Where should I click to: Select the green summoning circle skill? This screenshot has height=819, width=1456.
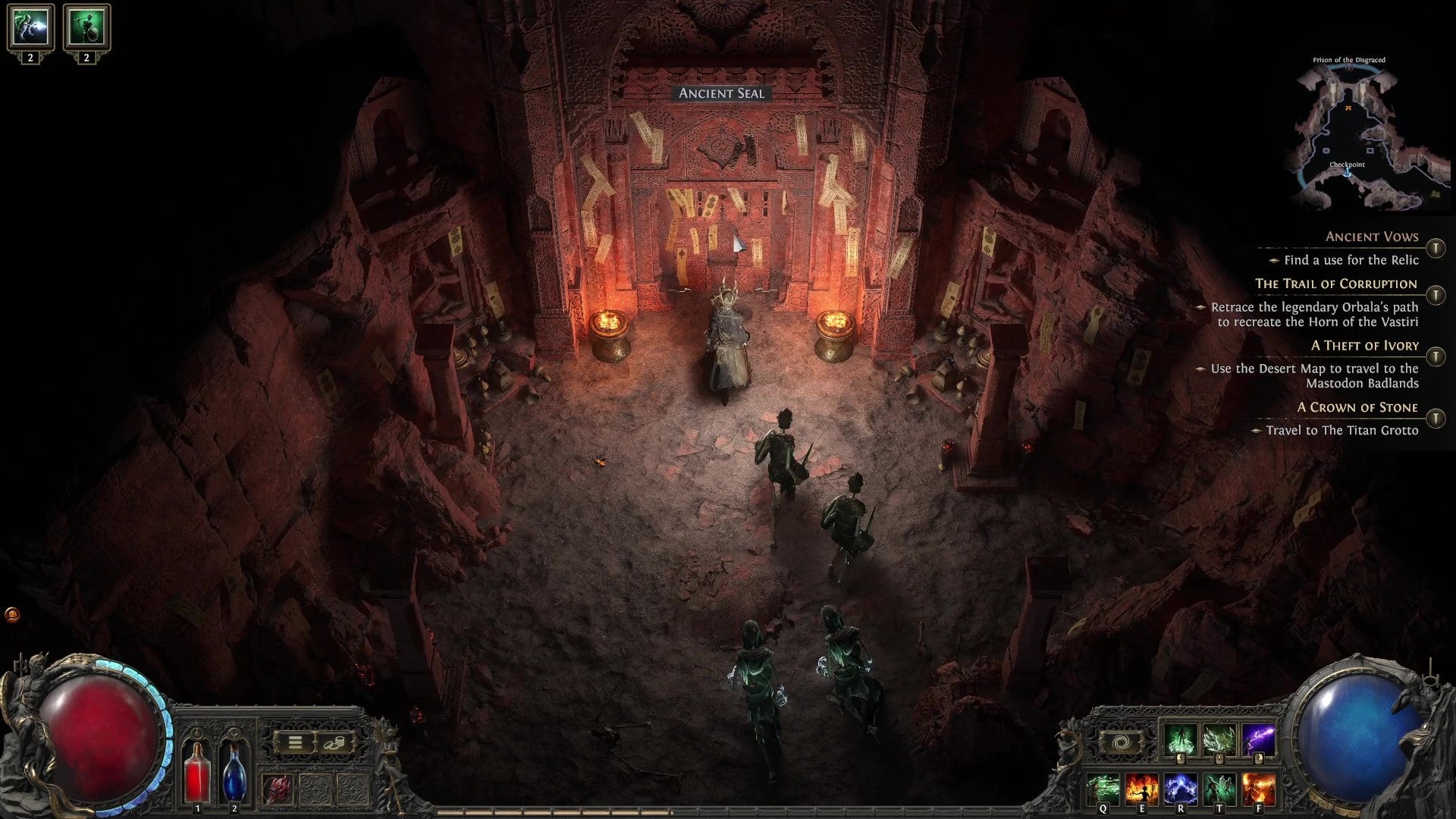point(1180,740)
